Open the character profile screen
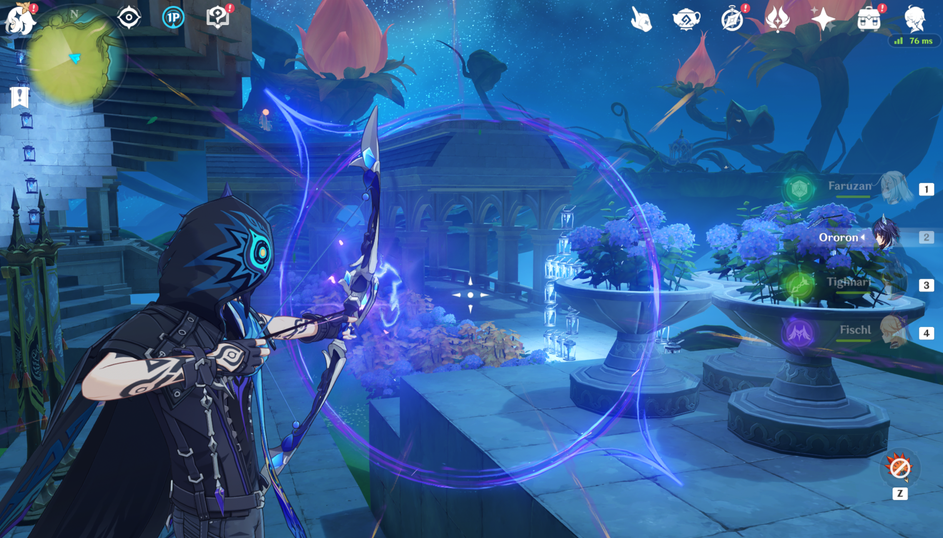 click(x=914, y=18)
